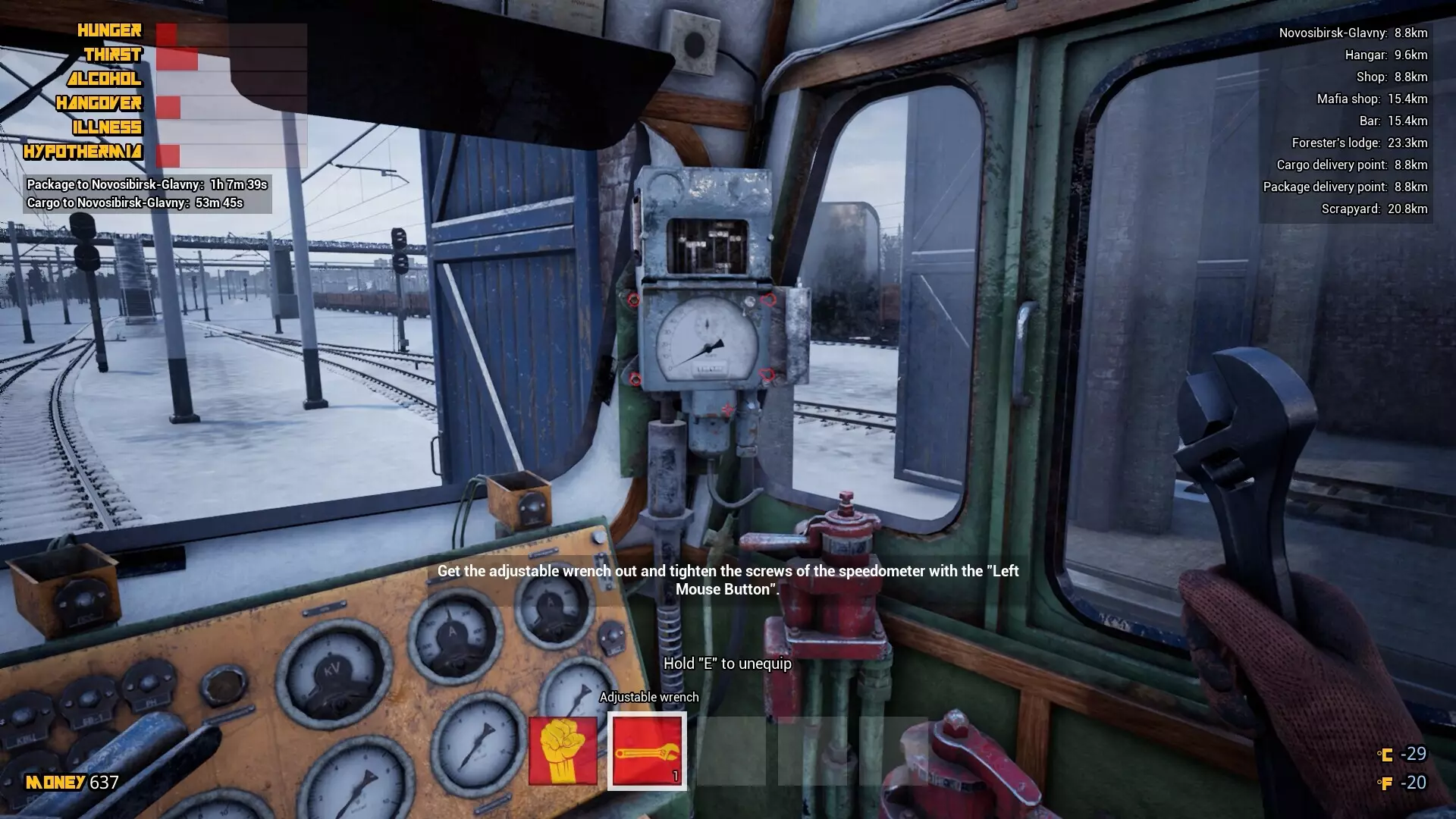This screenshot has width=1456, height=819.
Task: Select the Forester's lodge destination entry
Action: pos(1360,143)
